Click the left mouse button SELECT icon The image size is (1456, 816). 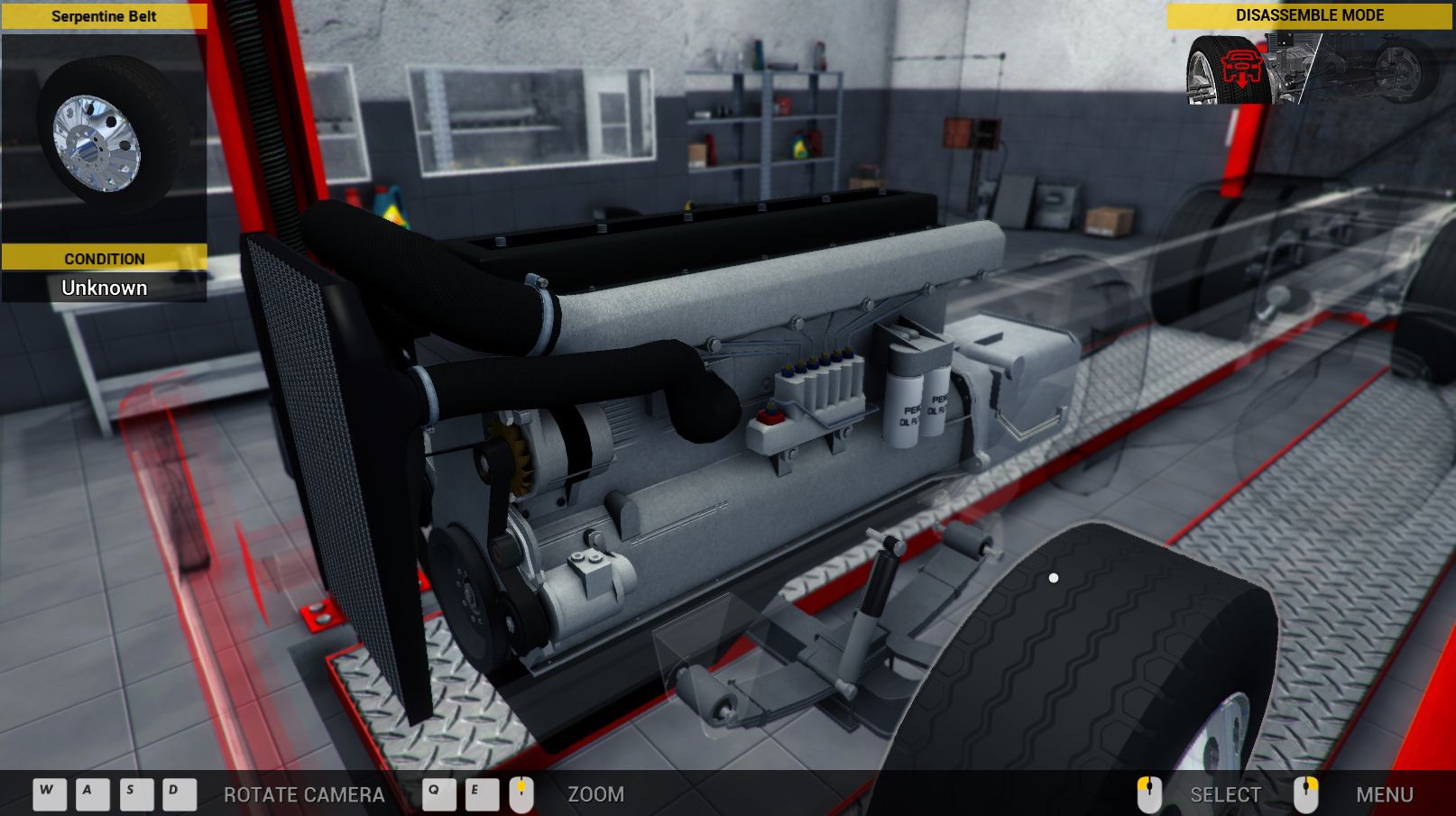click(x=1149, y=794)
